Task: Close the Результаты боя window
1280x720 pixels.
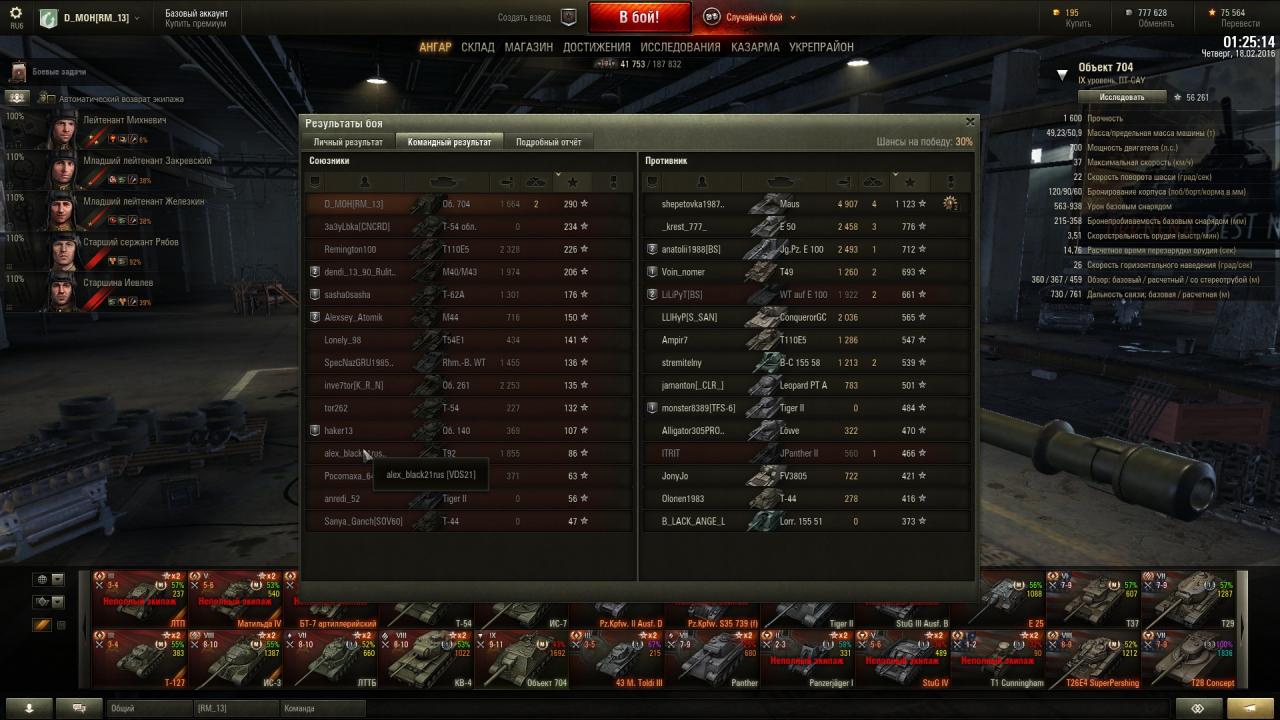Action: coord(969,121)
